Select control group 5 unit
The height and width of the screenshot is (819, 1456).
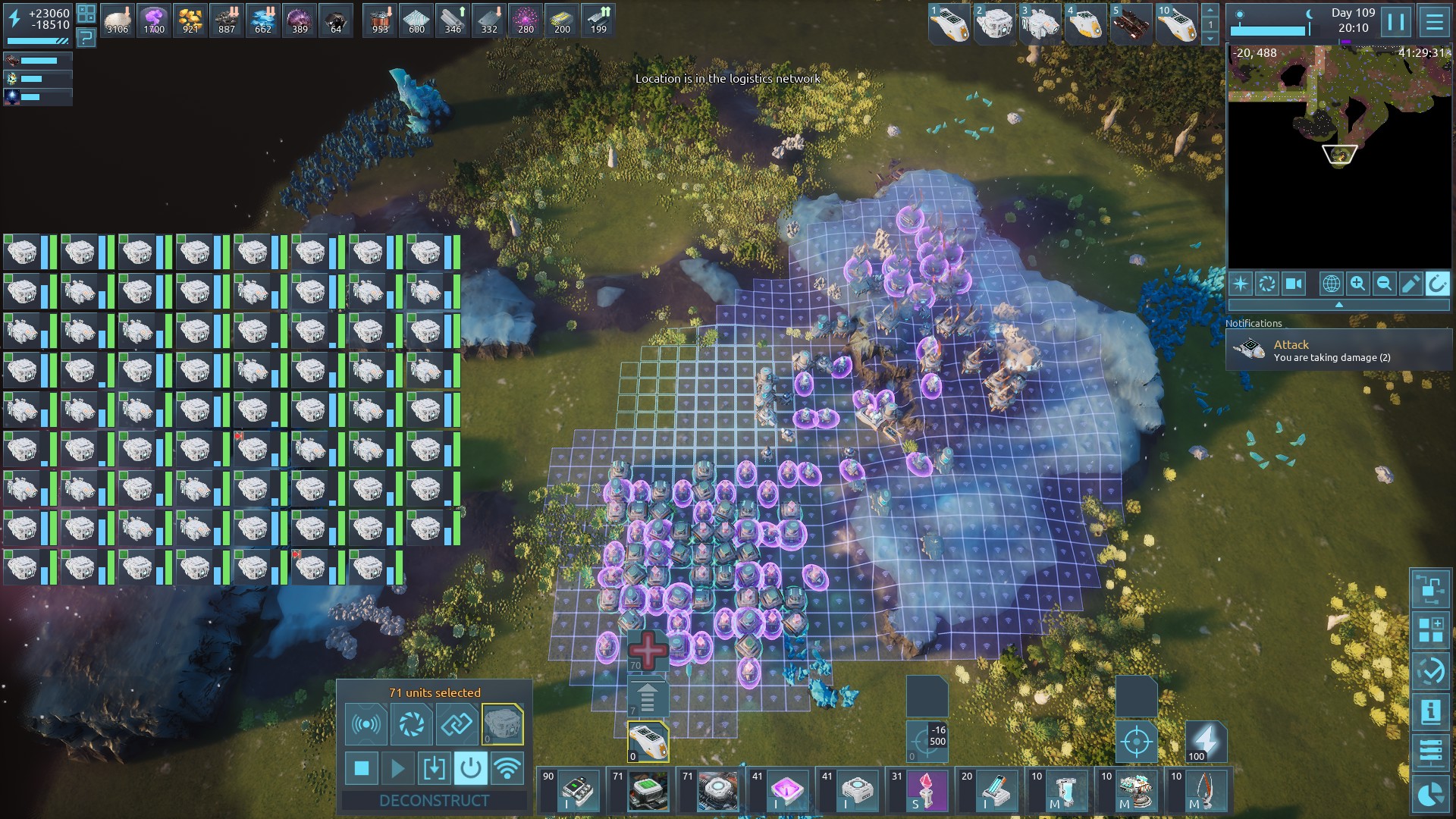1131,24
